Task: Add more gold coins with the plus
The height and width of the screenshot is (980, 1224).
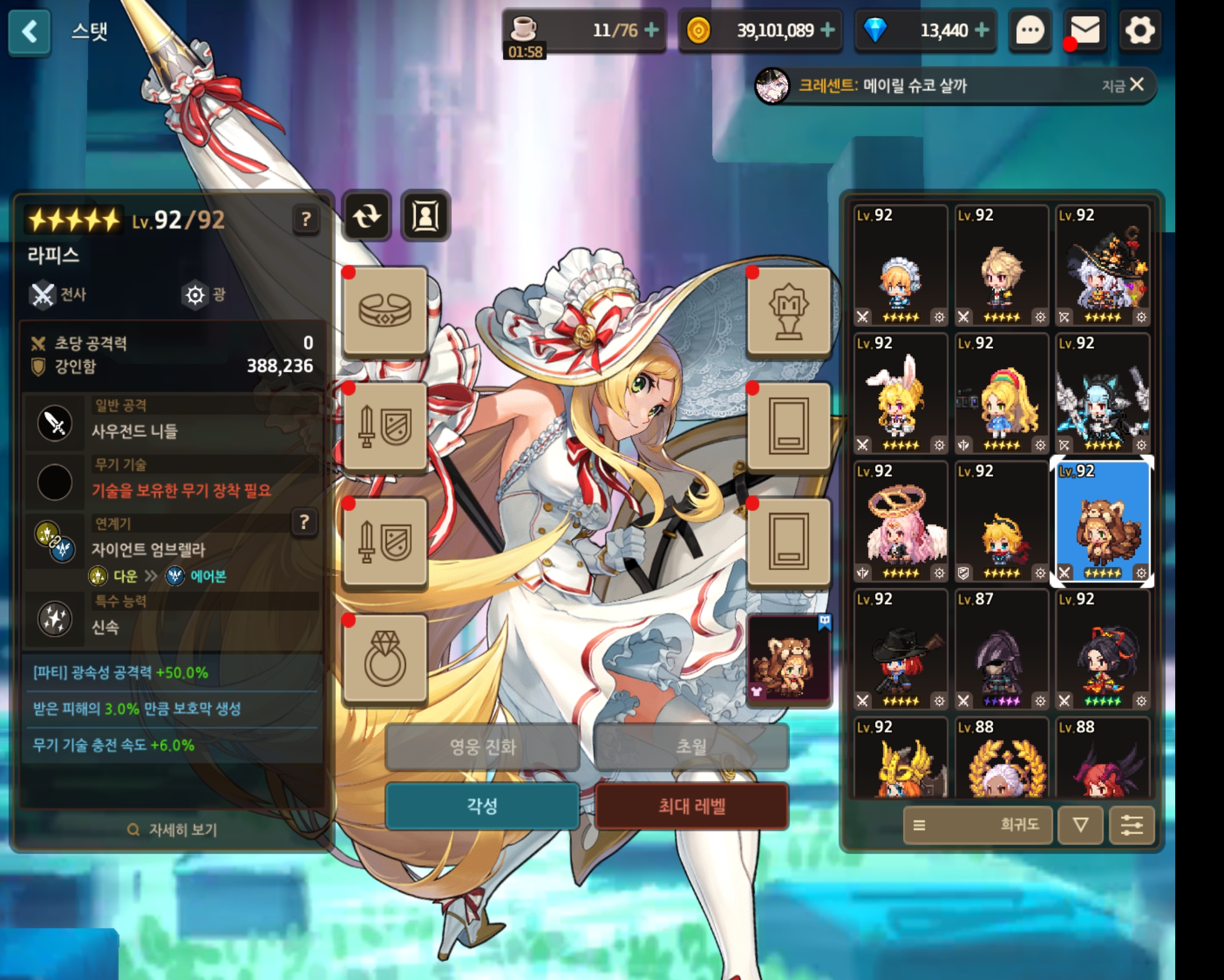Action: coord(828,29)
